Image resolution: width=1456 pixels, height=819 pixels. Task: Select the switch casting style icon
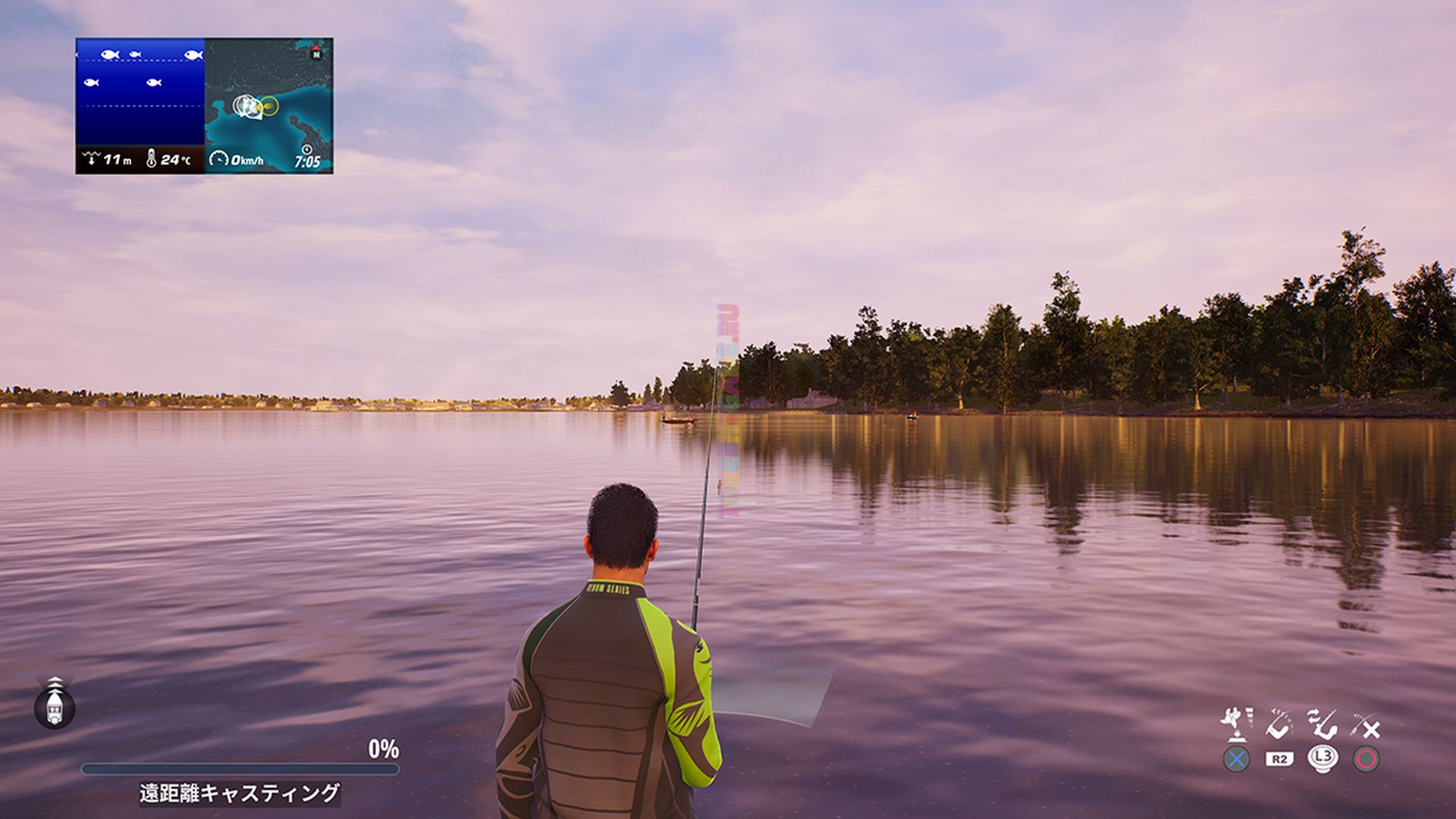(1323, 724)
